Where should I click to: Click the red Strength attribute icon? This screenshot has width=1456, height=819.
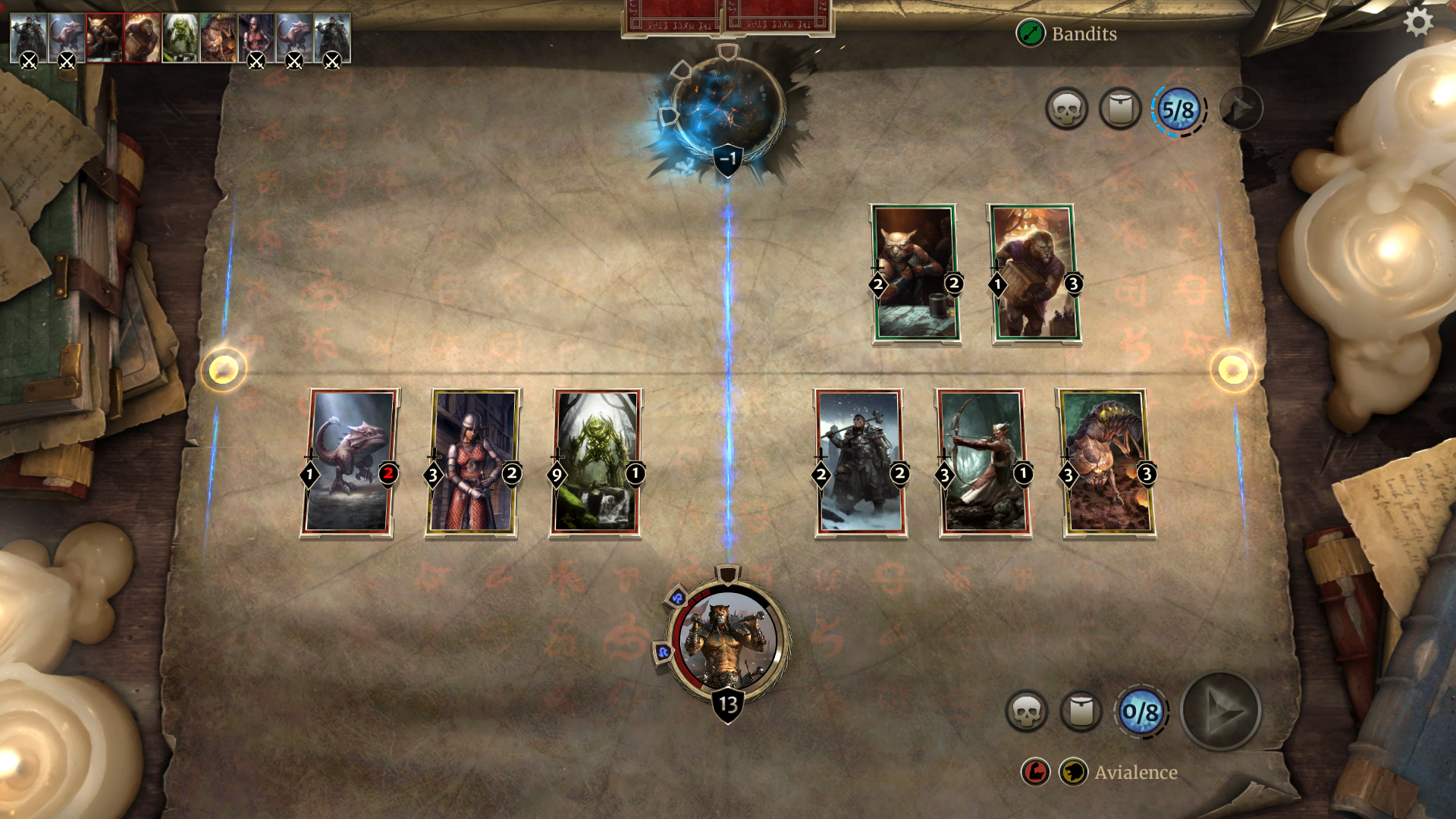1036,772
